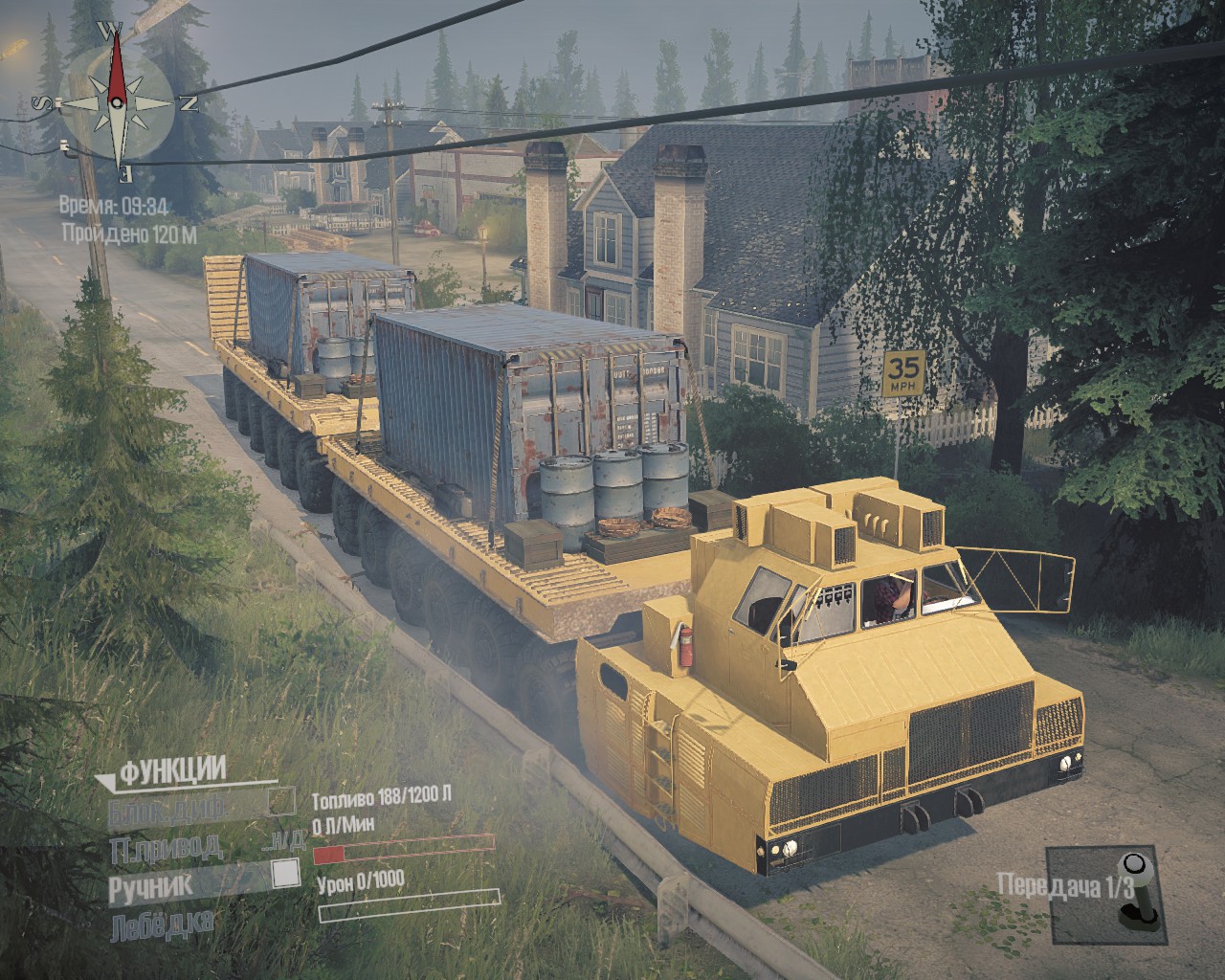
Task: Open the Функции panel header
Action: tap(170, 769)
